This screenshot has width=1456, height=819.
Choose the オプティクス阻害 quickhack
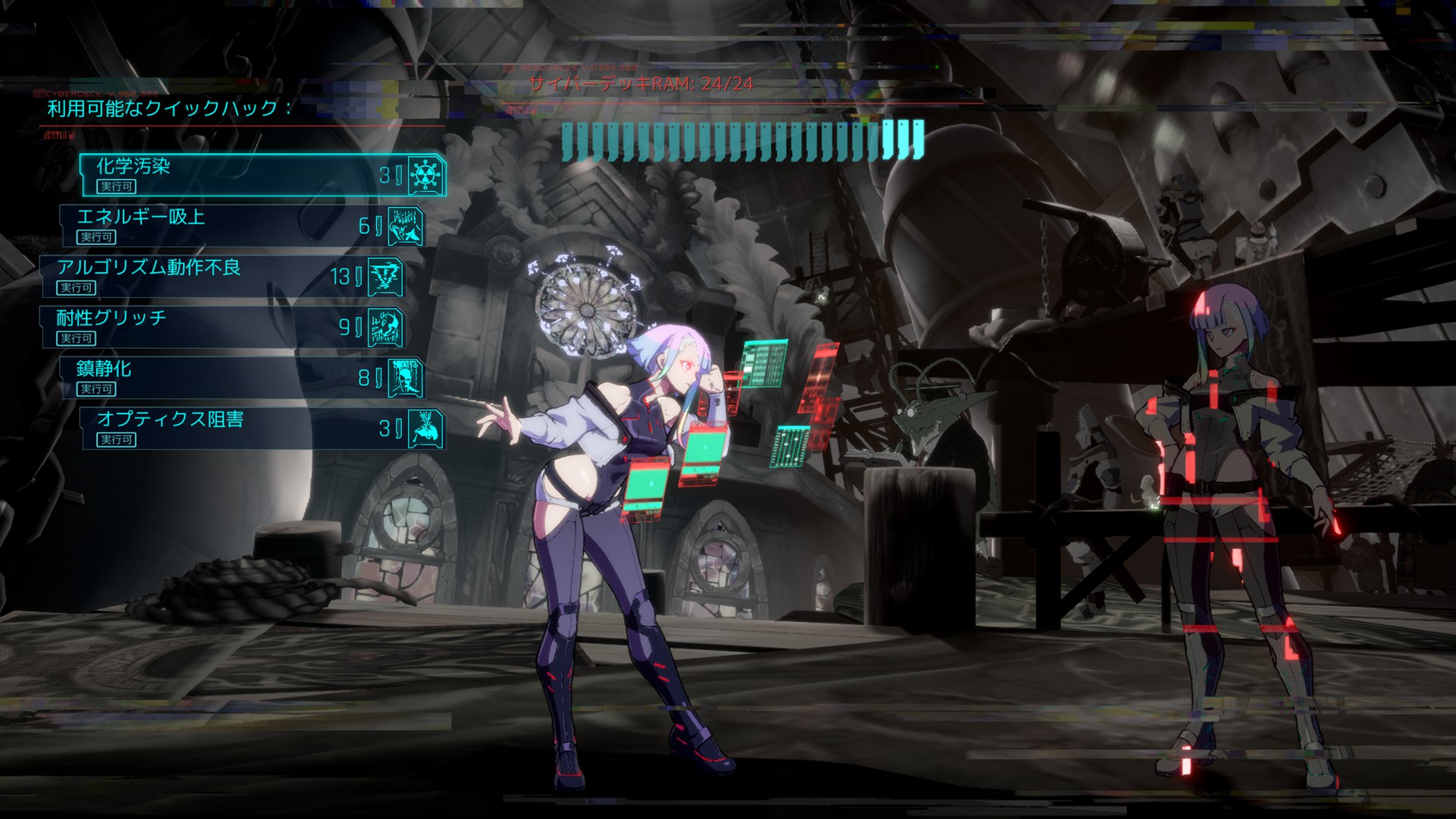[262, 428]
